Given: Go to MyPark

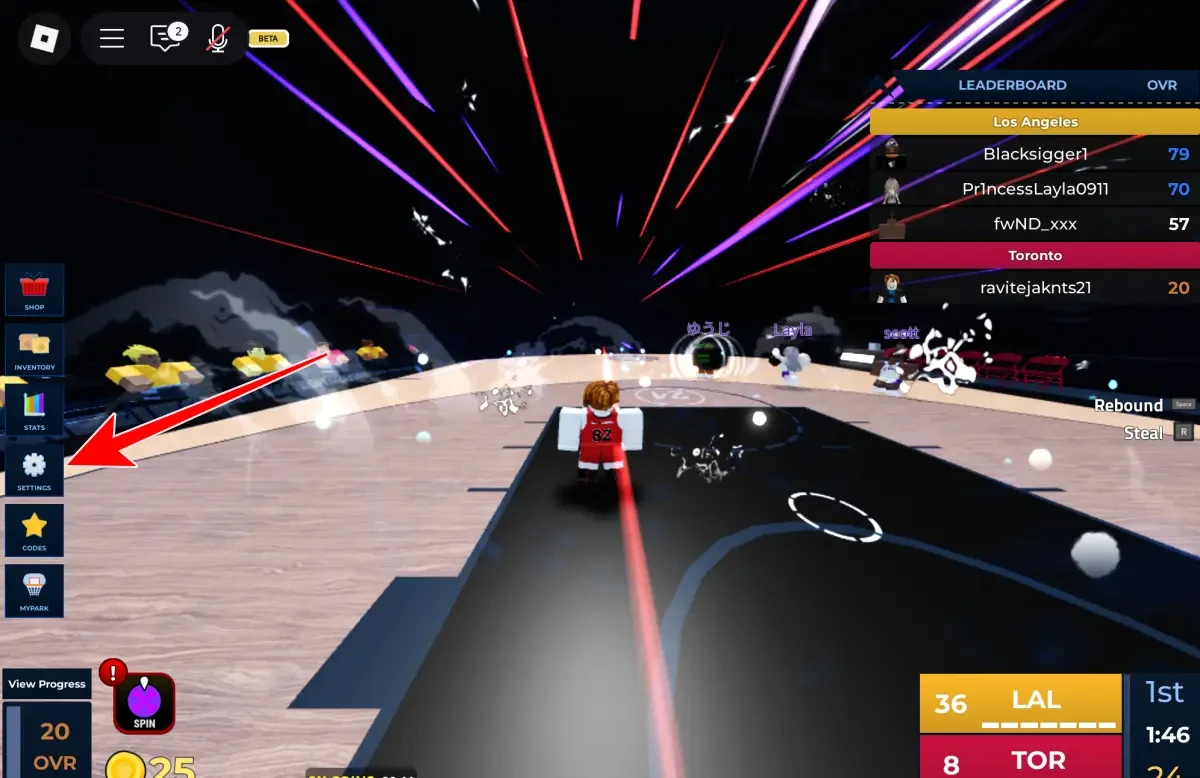Looking at the screenshot, I should point(35,589).
